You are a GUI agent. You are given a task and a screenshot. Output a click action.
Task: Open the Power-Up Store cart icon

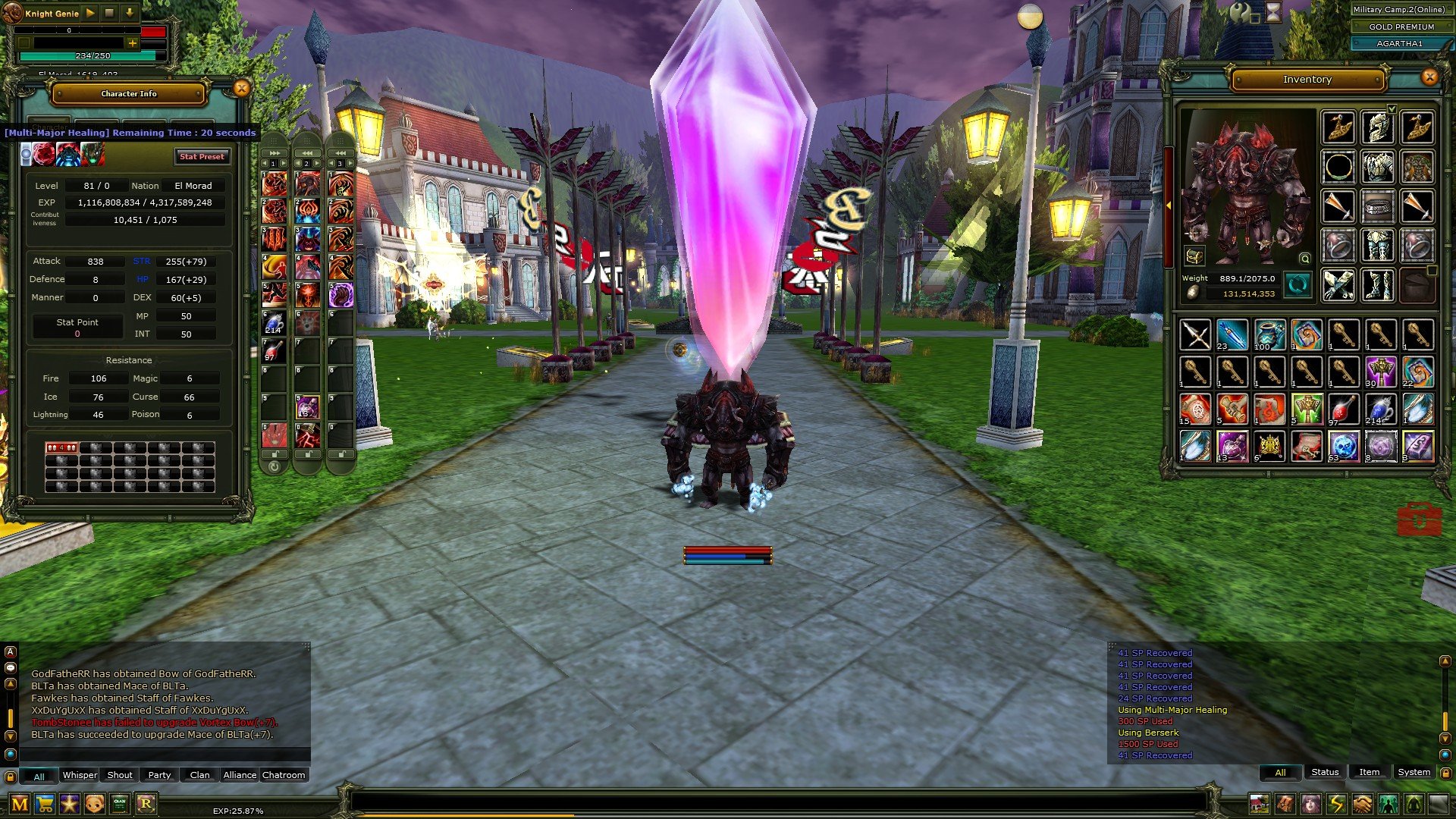(45, 803)
